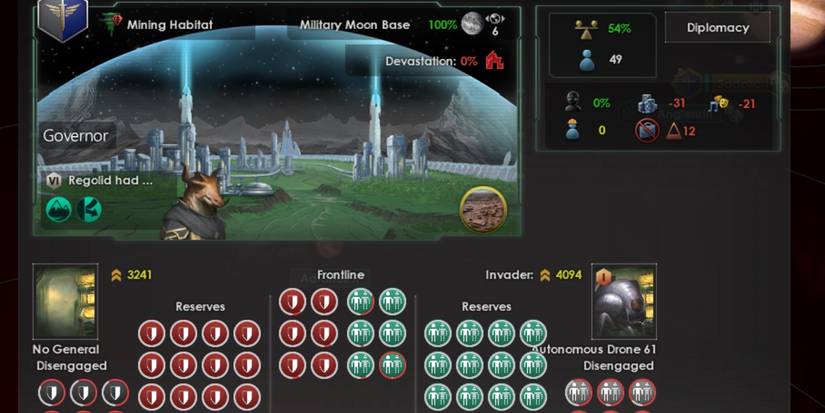Screen dimensions: 825x413
Task: Select the Autonomous Drone 61 invader portrait
Action: pos(624,302)
